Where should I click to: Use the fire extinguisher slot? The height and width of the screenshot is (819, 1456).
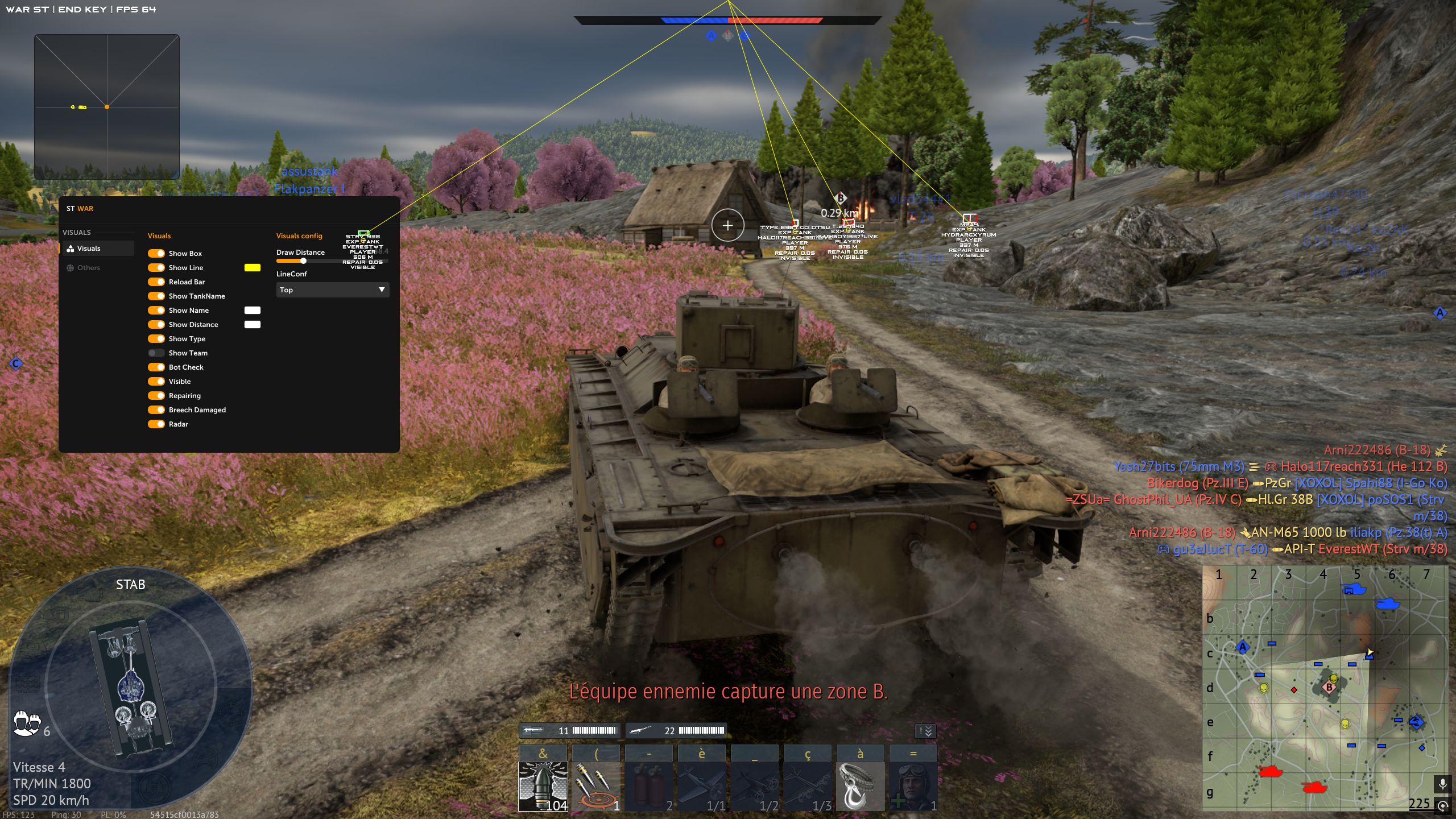648,785
